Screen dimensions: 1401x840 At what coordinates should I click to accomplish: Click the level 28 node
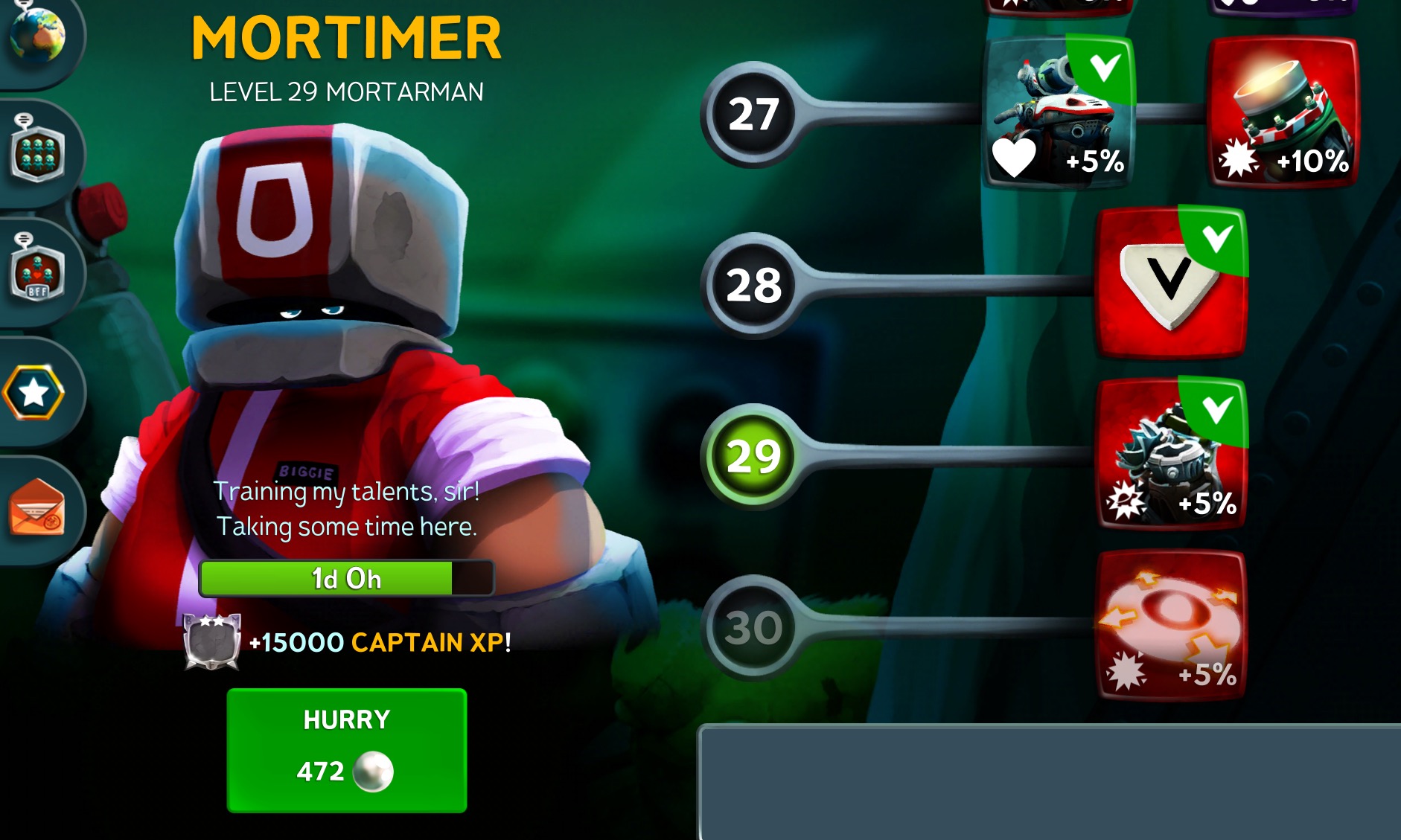pyautogui.click(x=753, y=286)
